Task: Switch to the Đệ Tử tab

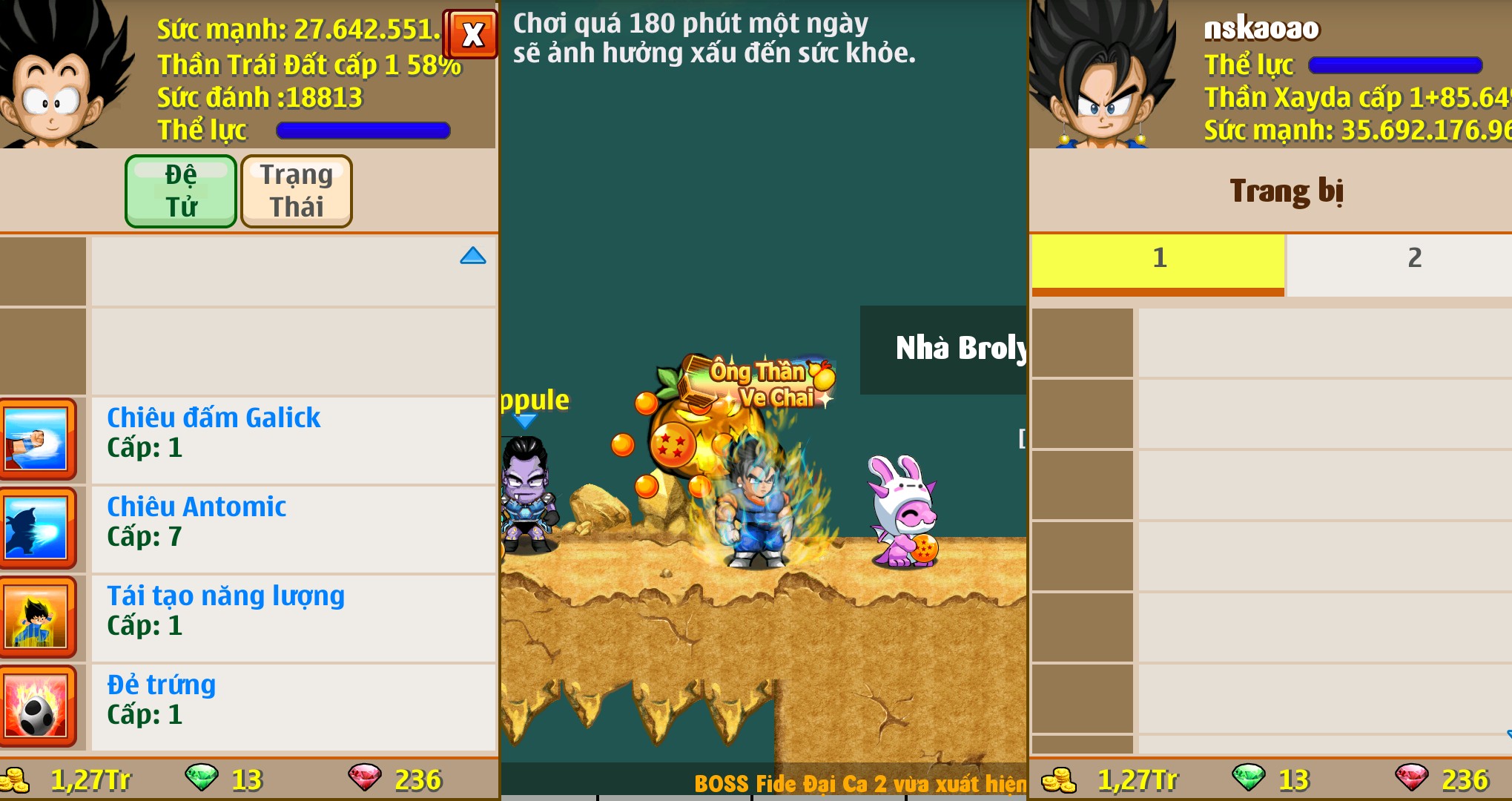Action: pyautogui.click(x=181, y=191)
